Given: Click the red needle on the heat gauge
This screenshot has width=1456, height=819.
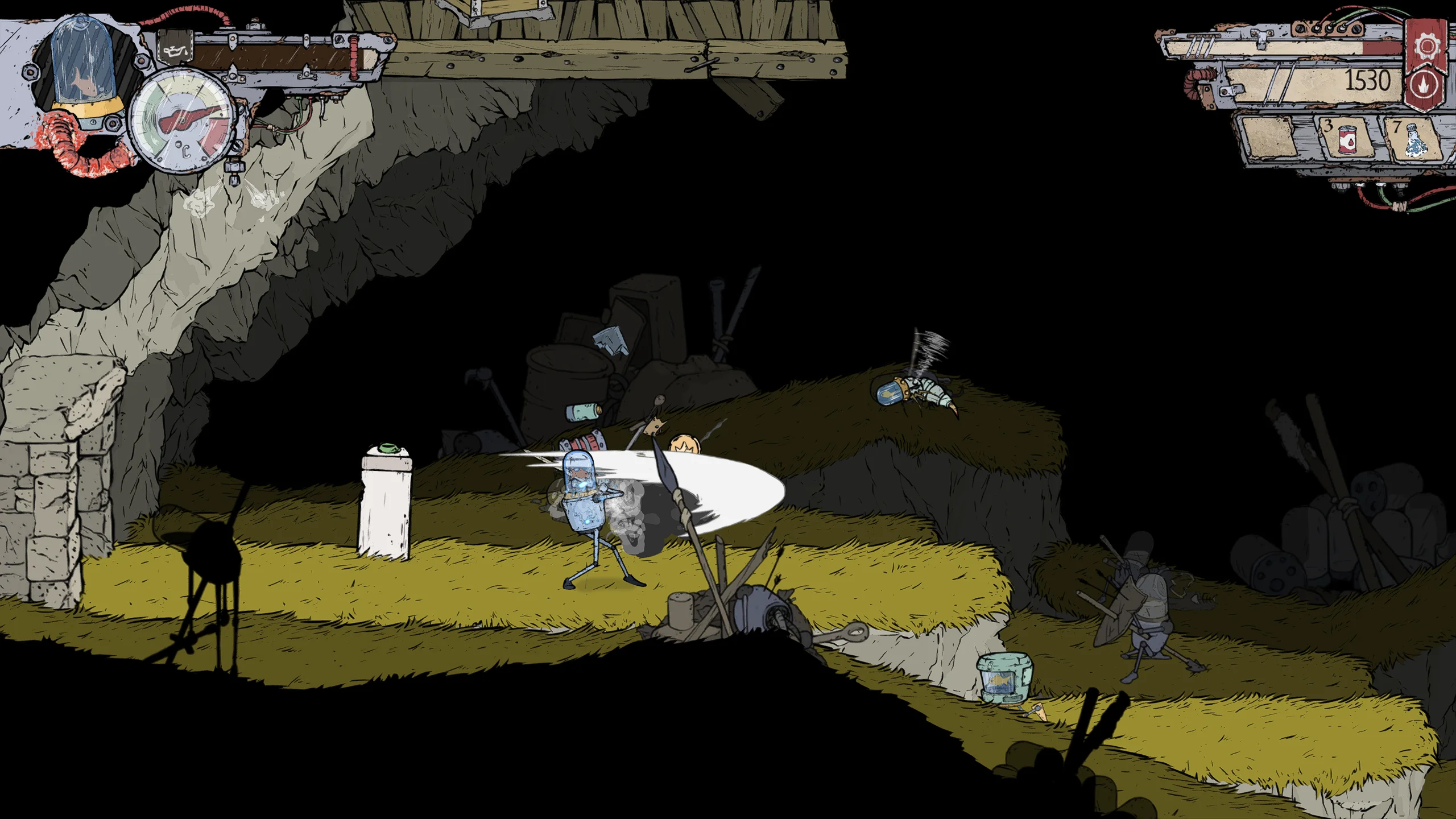Looking at the screenshot, I should click(188, 118).
